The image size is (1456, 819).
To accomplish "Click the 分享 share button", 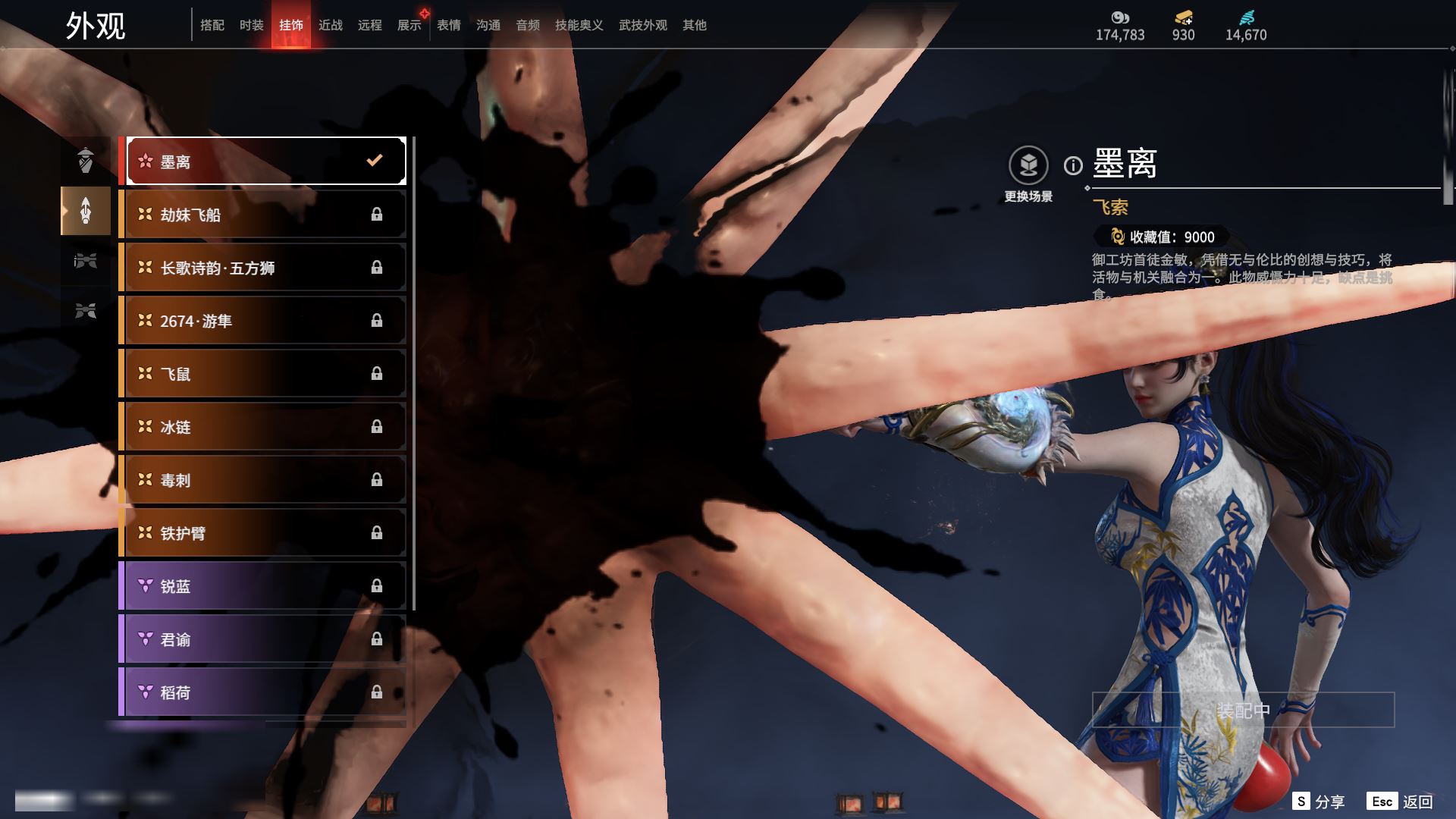I will (1319, 802).
